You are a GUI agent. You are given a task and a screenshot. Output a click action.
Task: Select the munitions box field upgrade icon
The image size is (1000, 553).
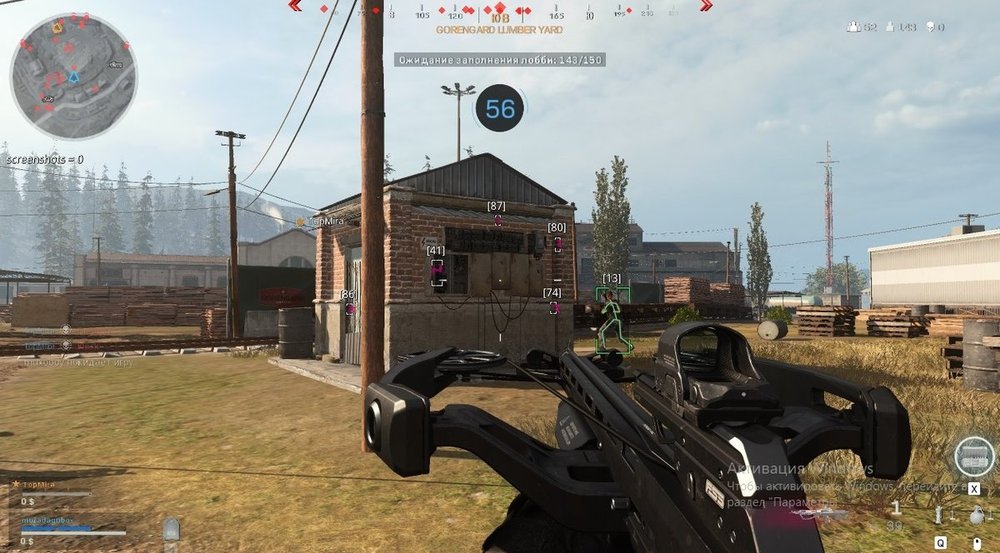(973, 457)
